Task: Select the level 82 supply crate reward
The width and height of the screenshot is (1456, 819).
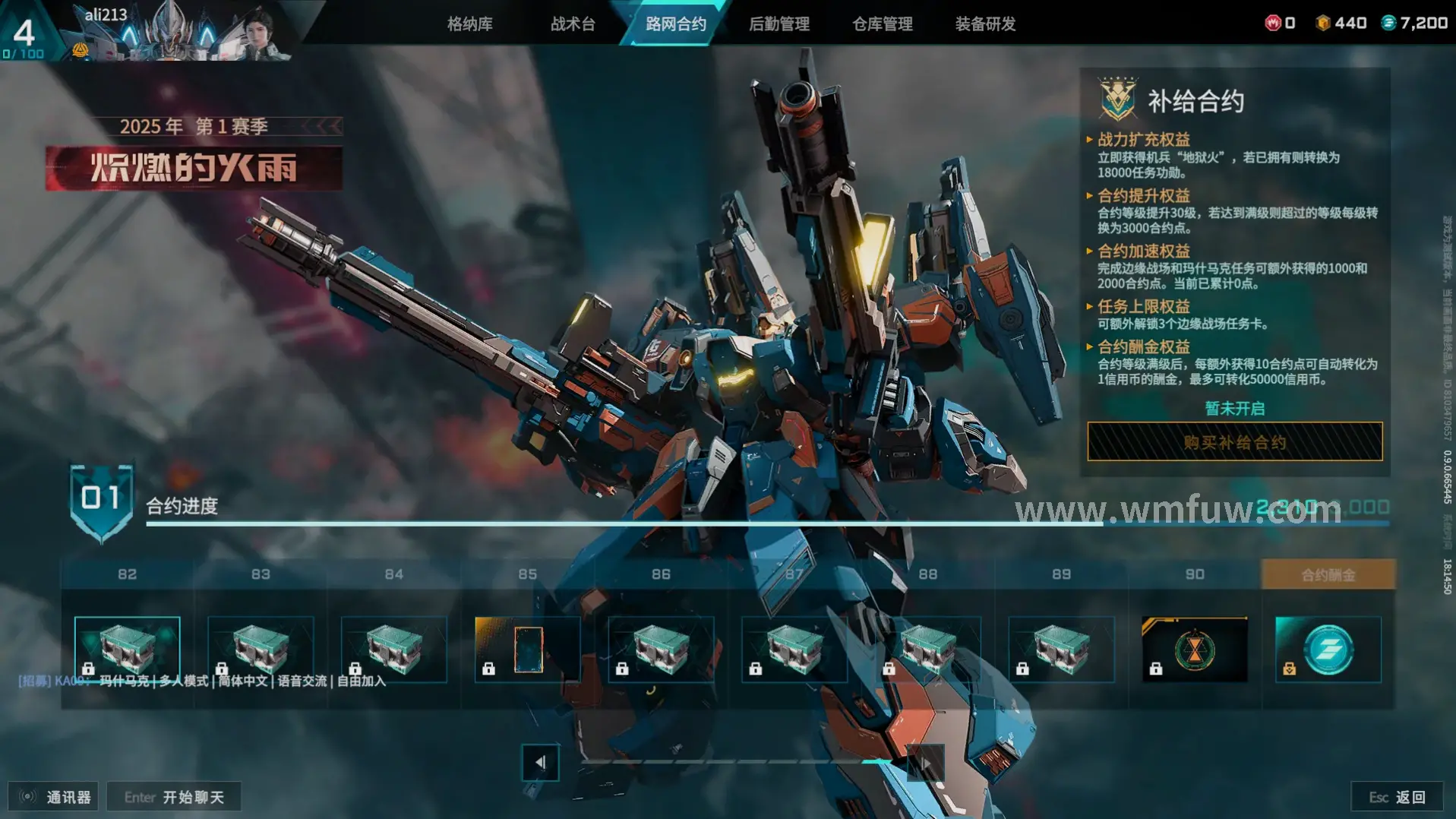Action: click(x=128, y=650)
